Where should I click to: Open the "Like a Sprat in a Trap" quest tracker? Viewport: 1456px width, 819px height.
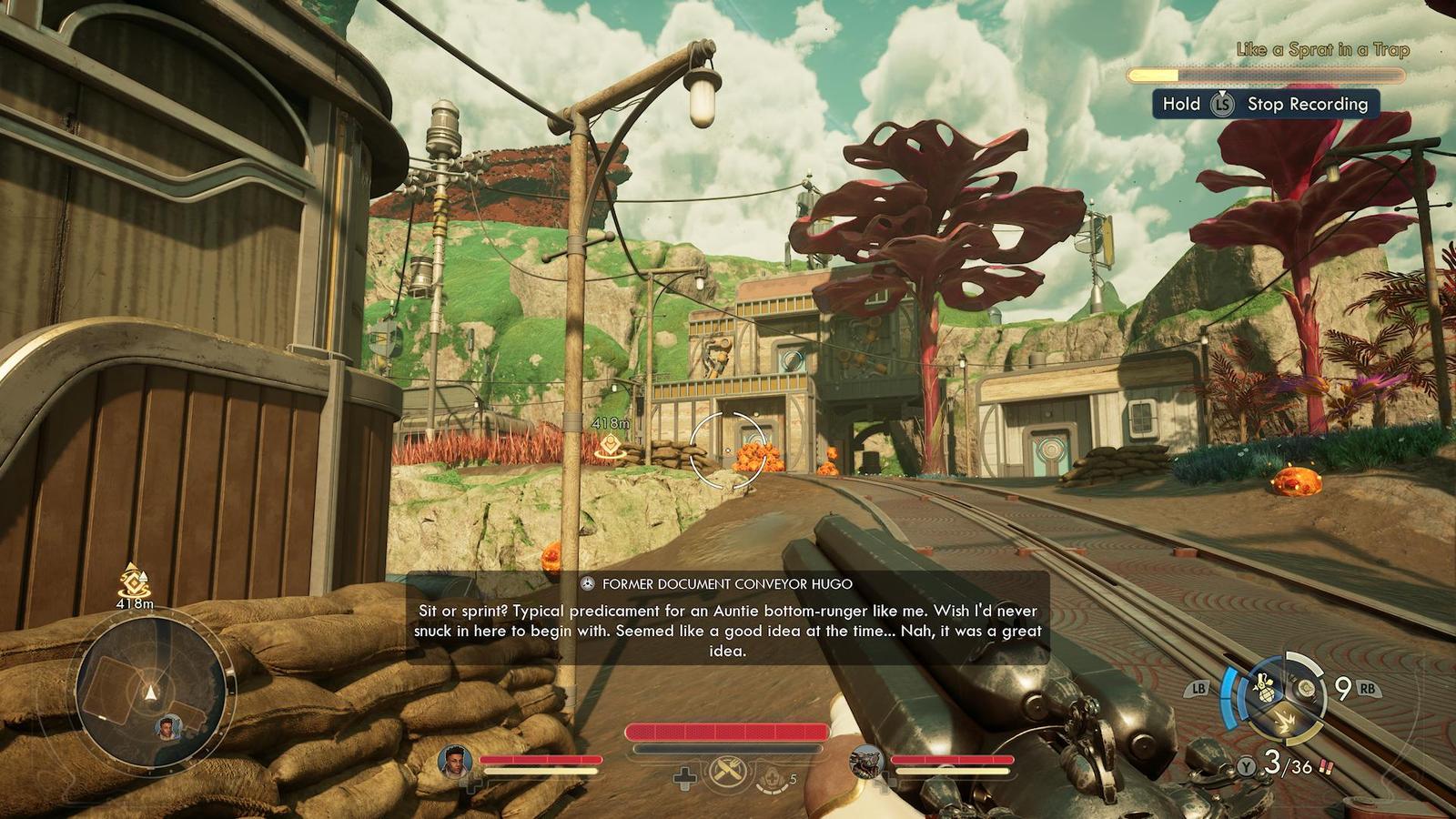coord(1321,50)
